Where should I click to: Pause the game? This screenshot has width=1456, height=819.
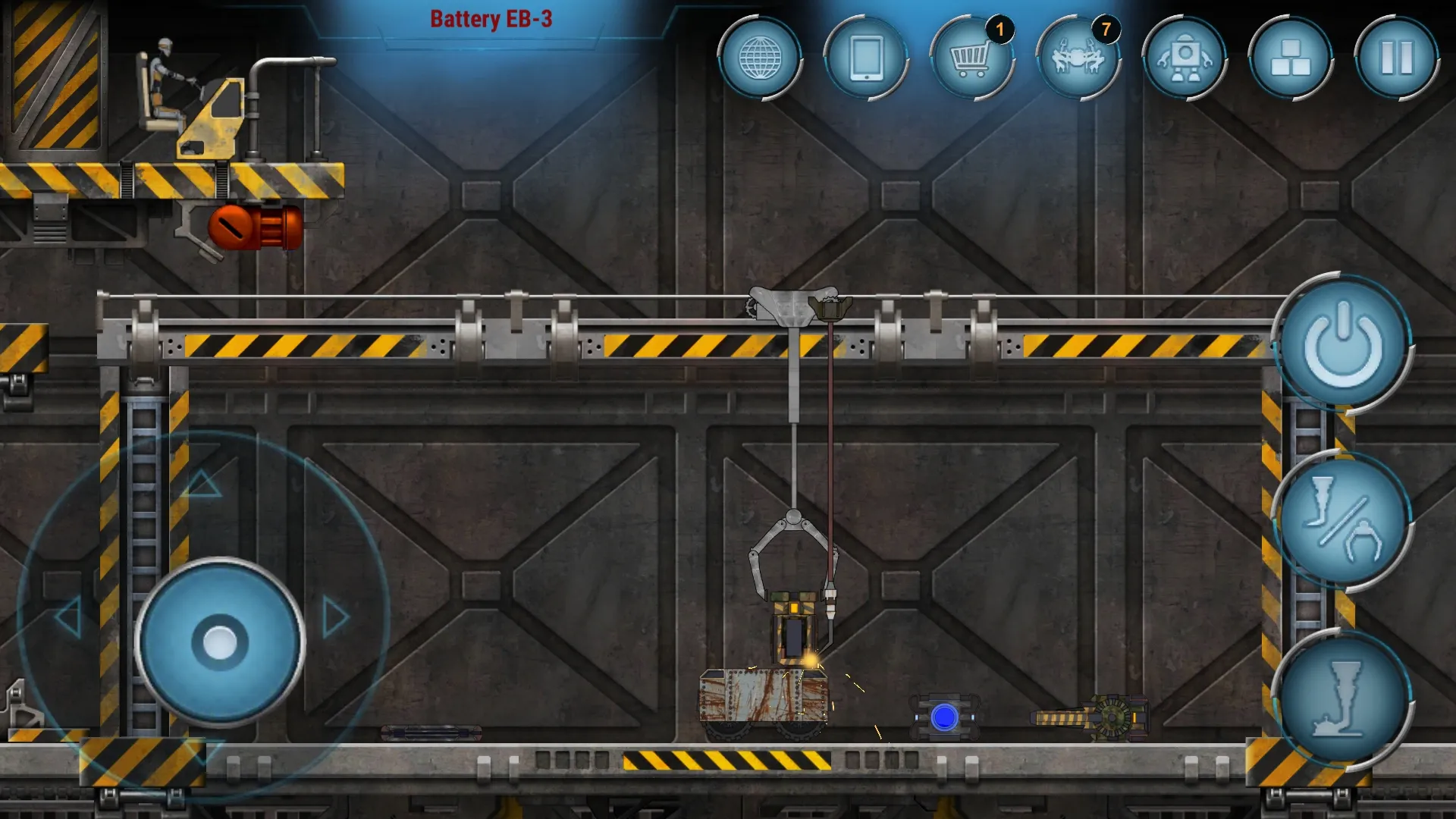1396,58
